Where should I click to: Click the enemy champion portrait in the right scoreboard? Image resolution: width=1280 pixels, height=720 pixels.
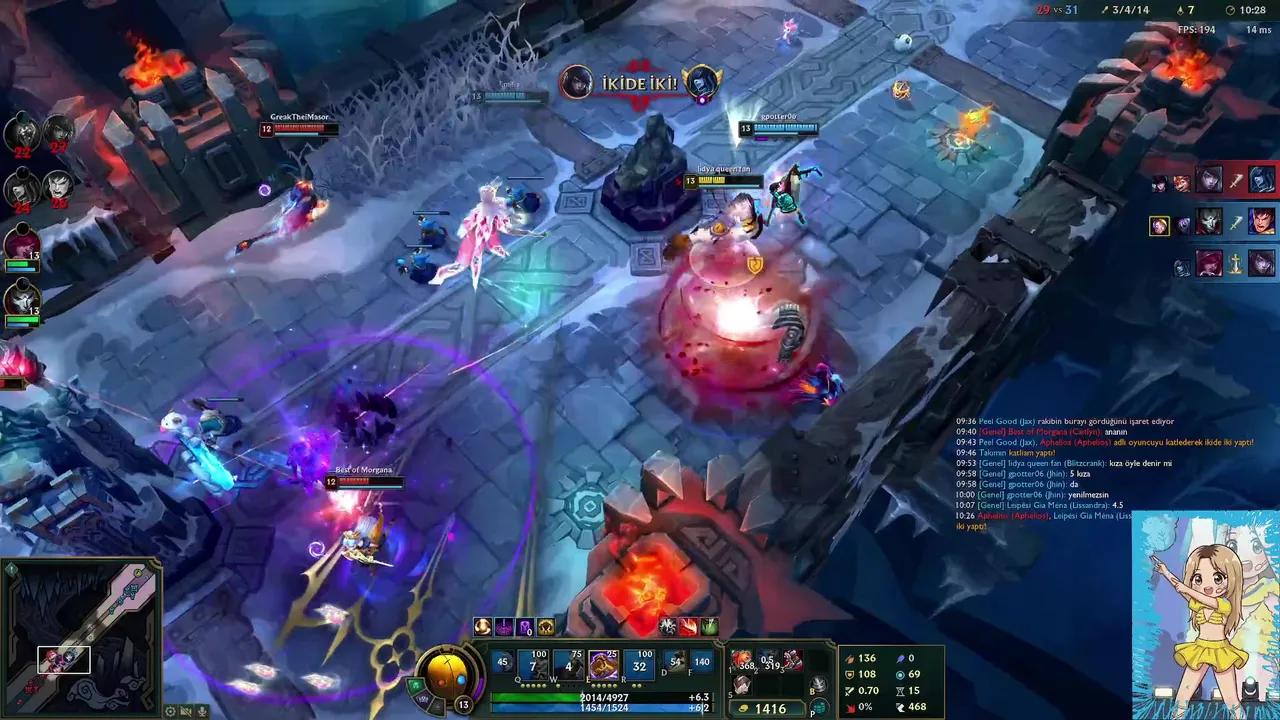pyautogui.click(x=1208, y=179)
